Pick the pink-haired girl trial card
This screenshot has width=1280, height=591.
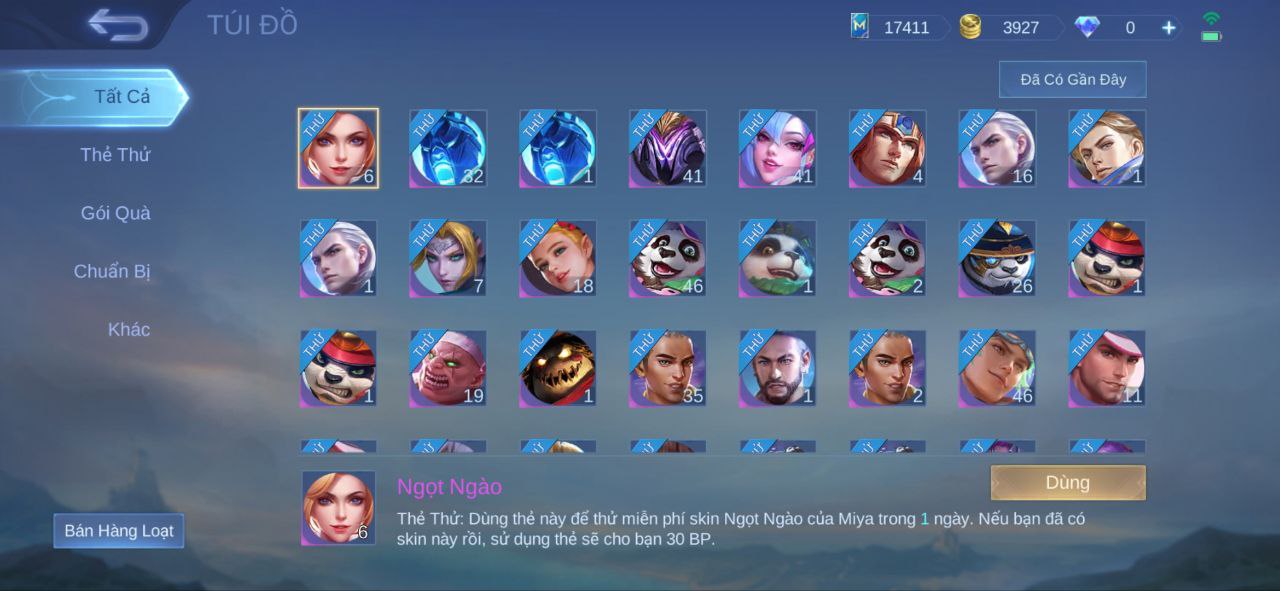pos(778,148)
